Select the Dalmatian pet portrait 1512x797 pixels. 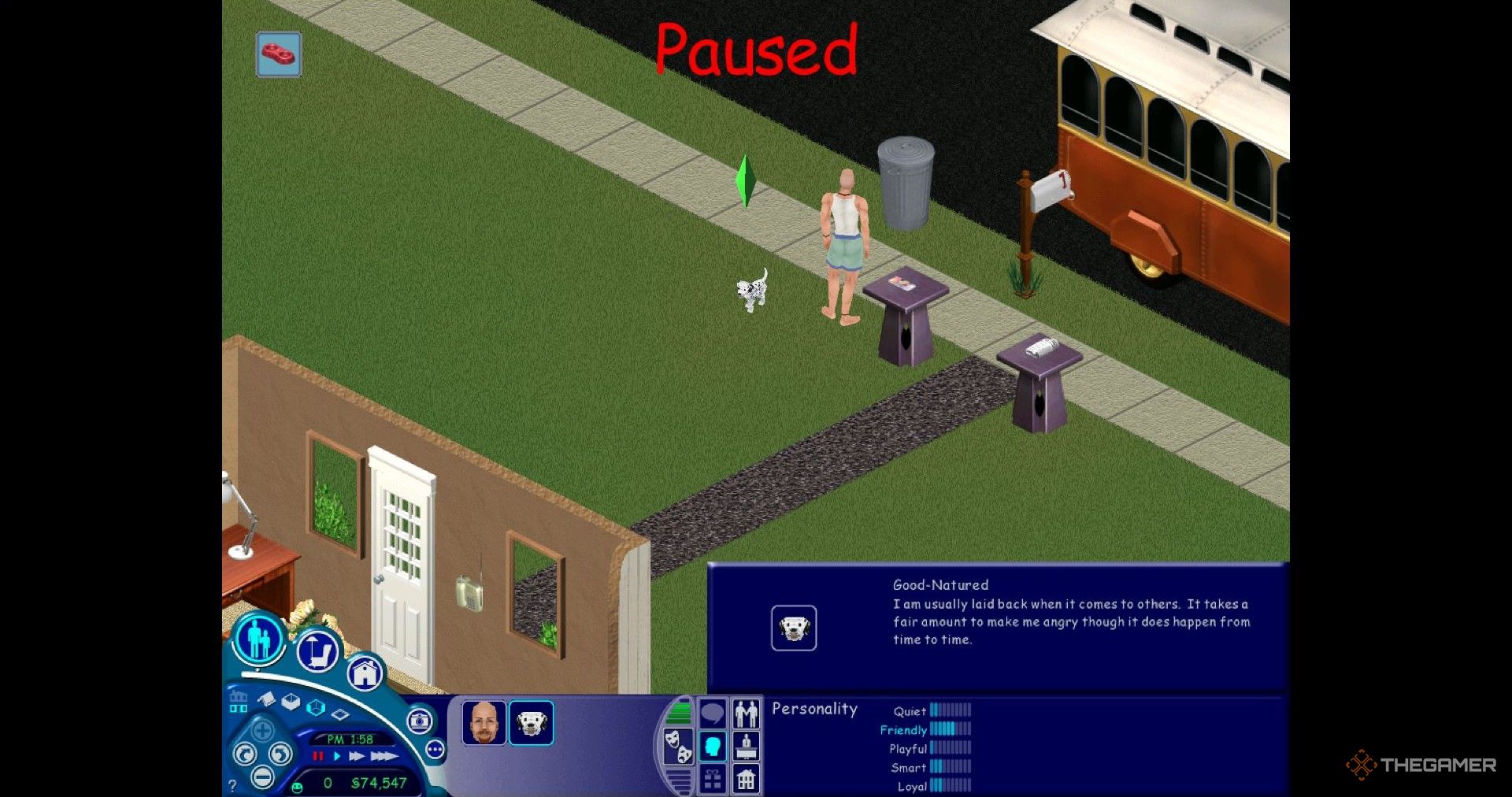click(531, 723)
